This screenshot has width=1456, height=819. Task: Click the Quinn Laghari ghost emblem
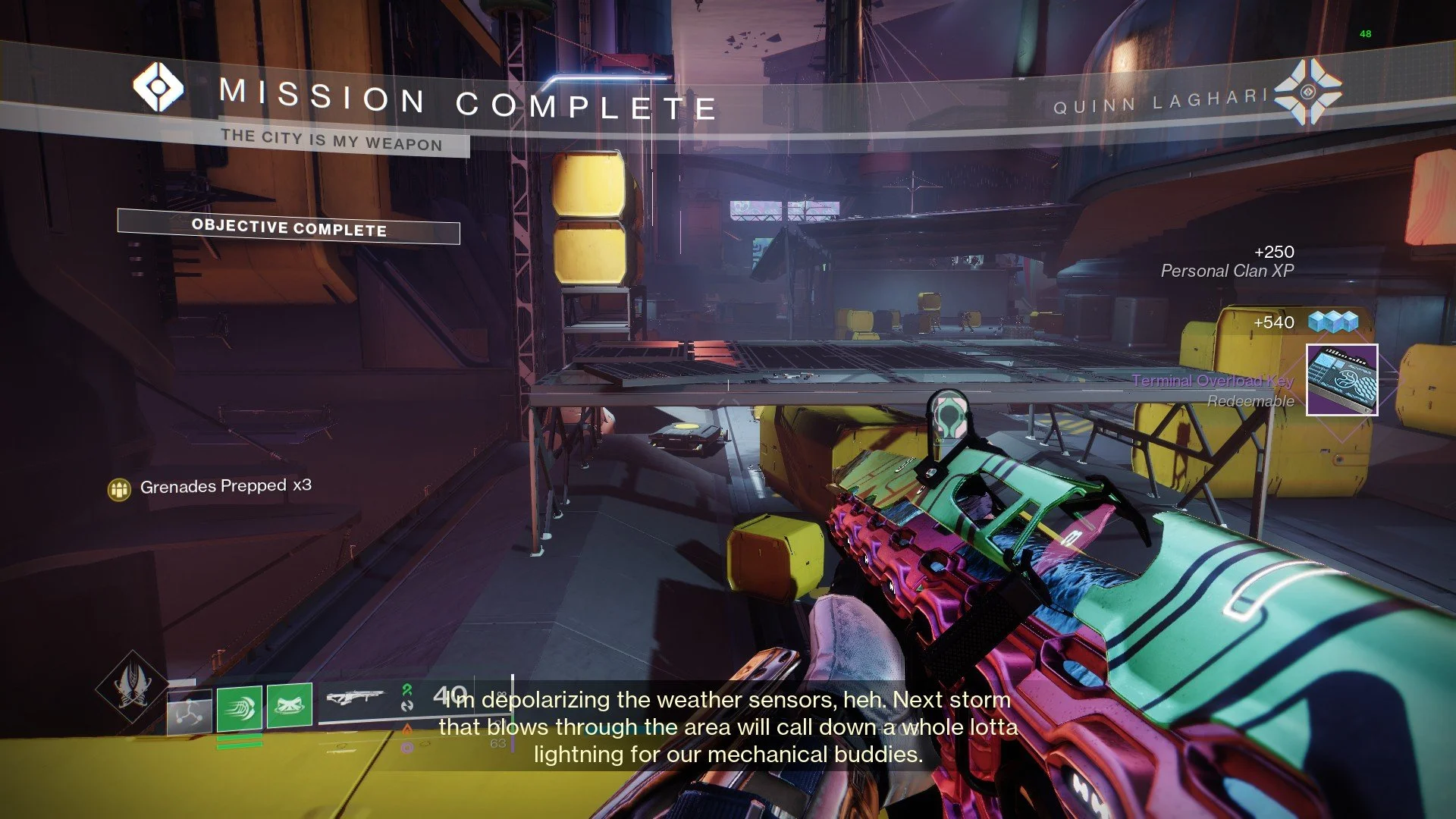[1307, 92]
